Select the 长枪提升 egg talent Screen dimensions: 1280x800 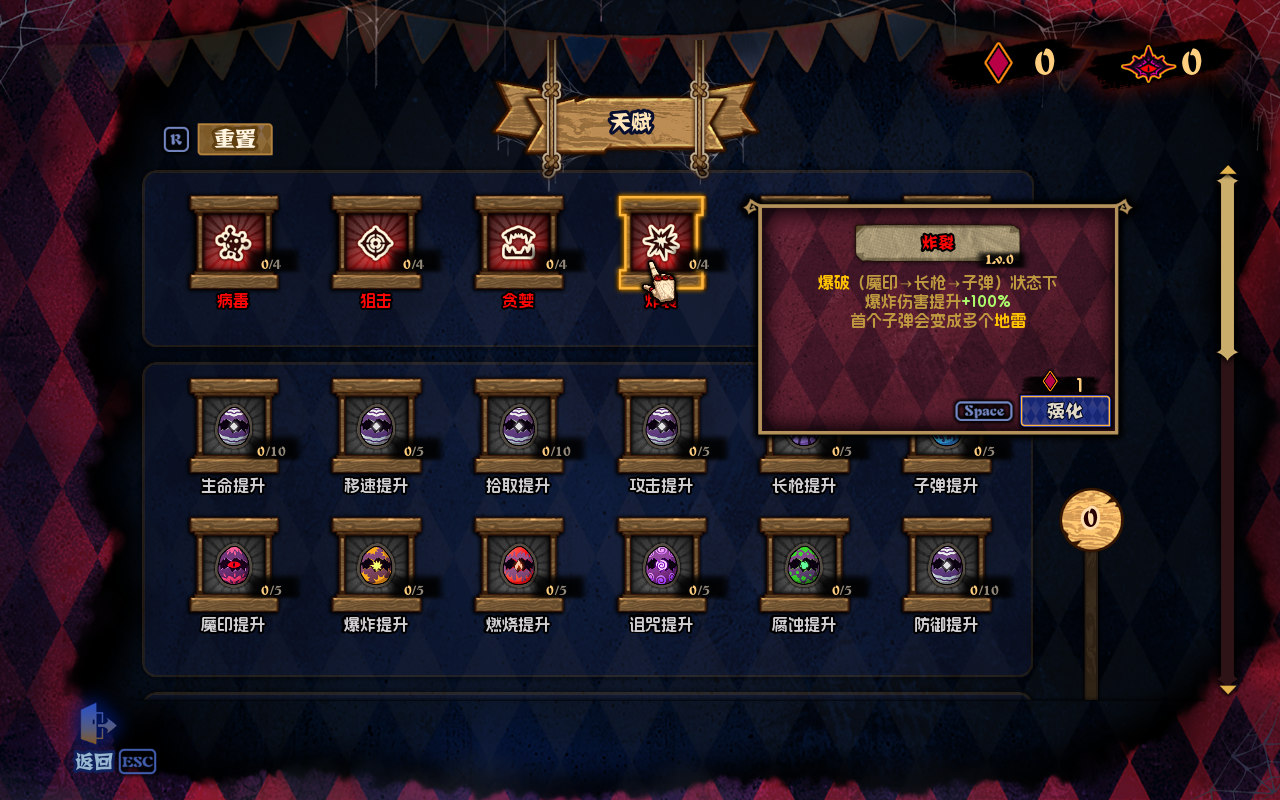pos(804,462)
